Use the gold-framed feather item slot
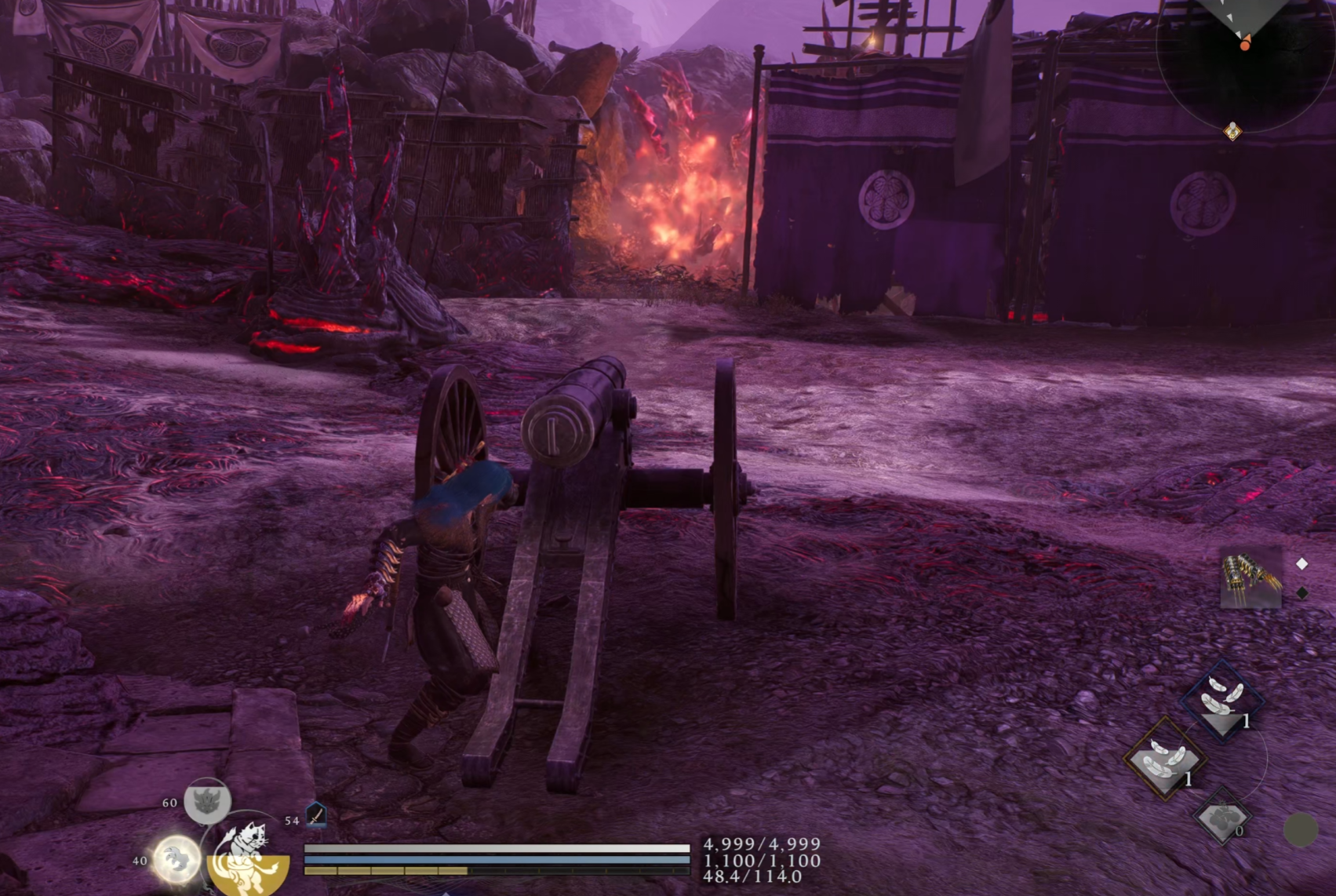The image size is (1336, 896). coord(1165,759)
